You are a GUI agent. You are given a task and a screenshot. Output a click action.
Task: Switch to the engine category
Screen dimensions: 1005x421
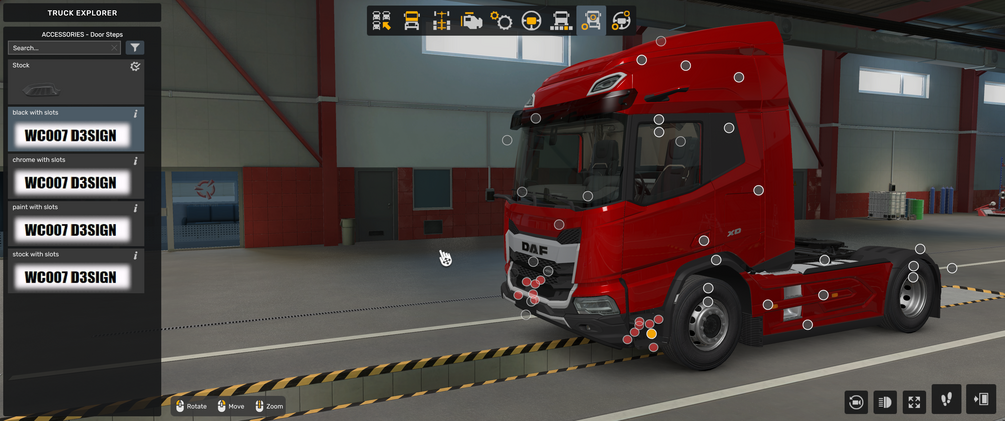(x=471, y=20)
